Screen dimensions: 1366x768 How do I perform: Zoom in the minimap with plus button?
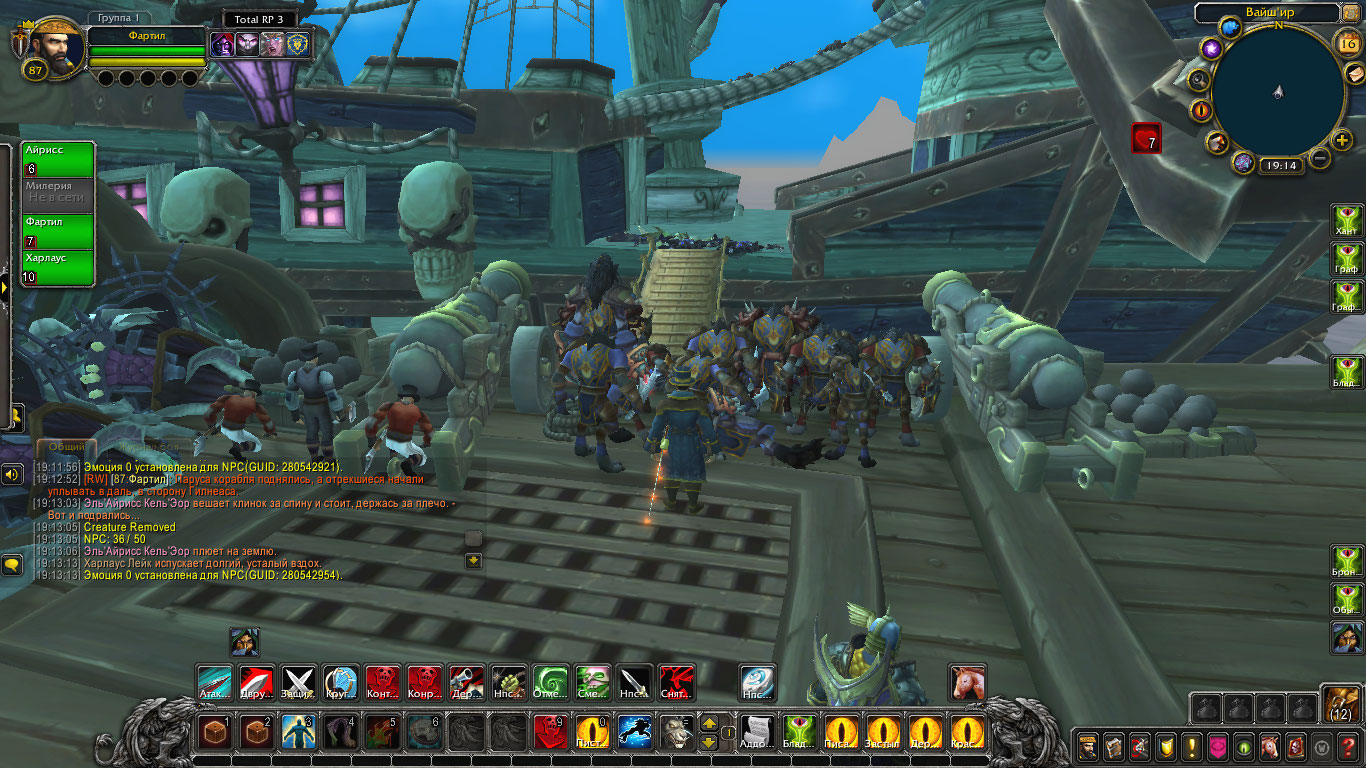tap(1342, 140)
